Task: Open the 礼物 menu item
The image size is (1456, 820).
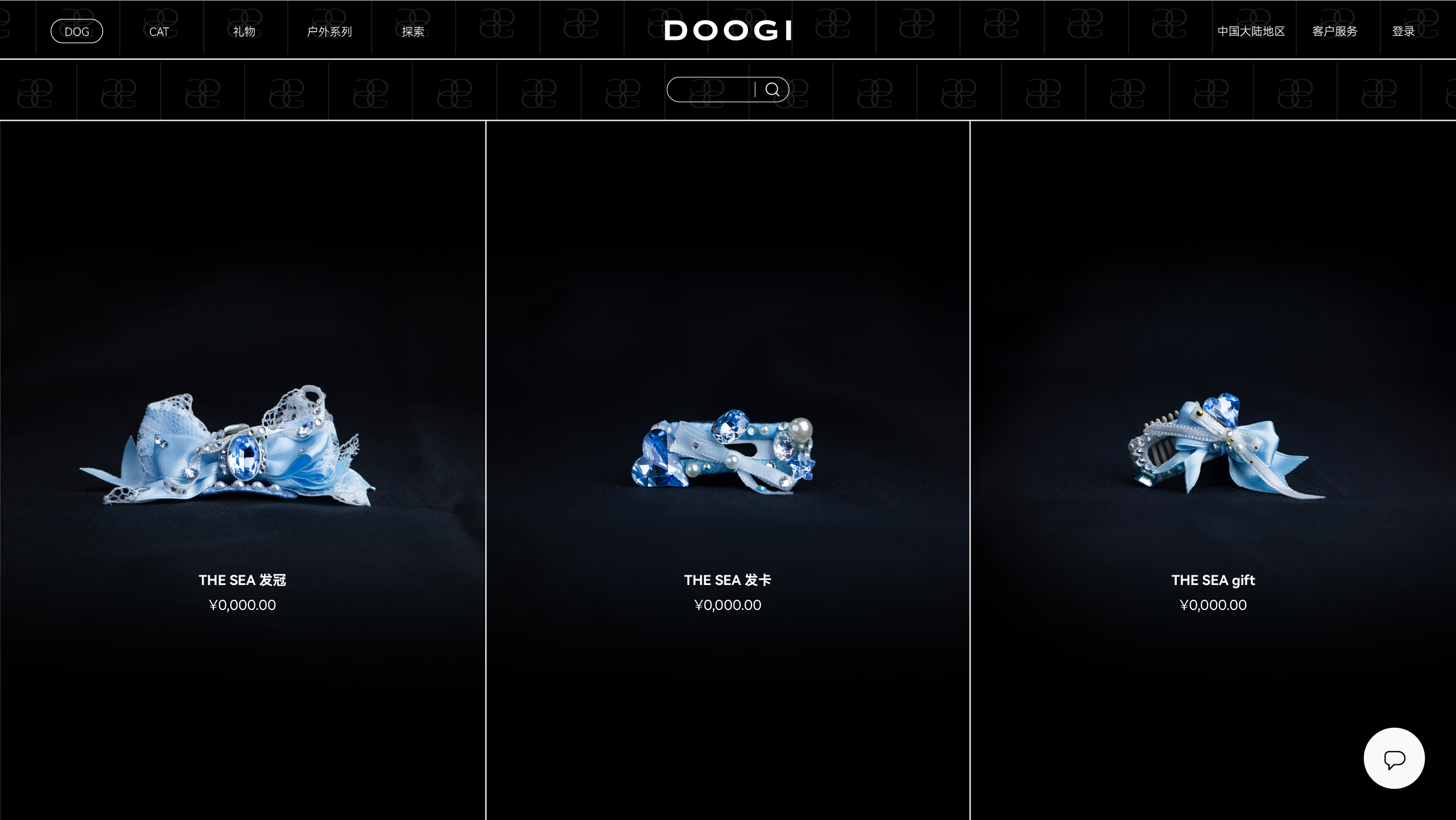Action: point(244,31)
